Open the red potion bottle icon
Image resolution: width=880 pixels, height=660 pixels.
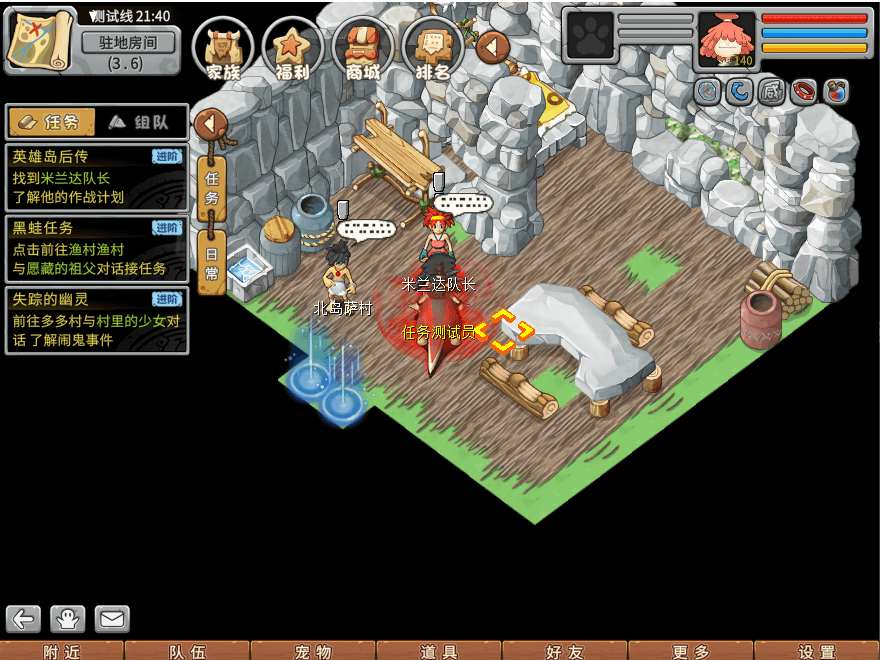click(835, 92)
